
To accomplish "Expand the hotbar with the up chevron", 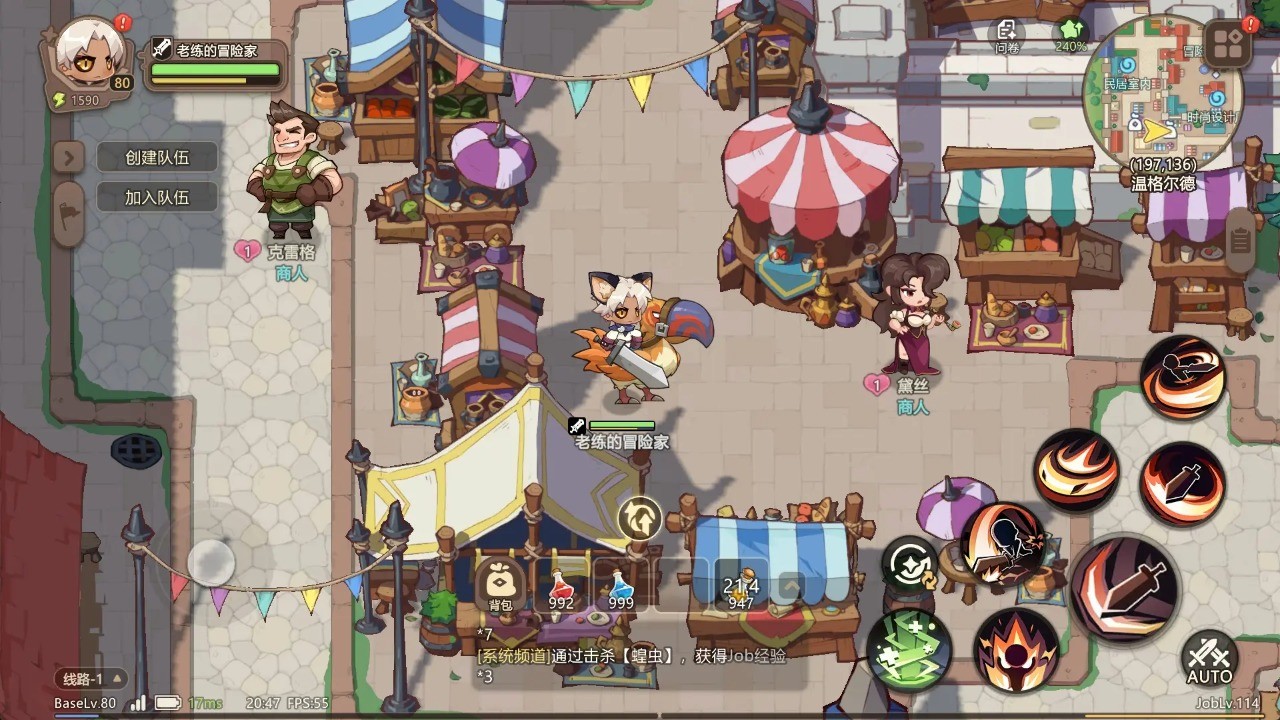I will 793,587.
